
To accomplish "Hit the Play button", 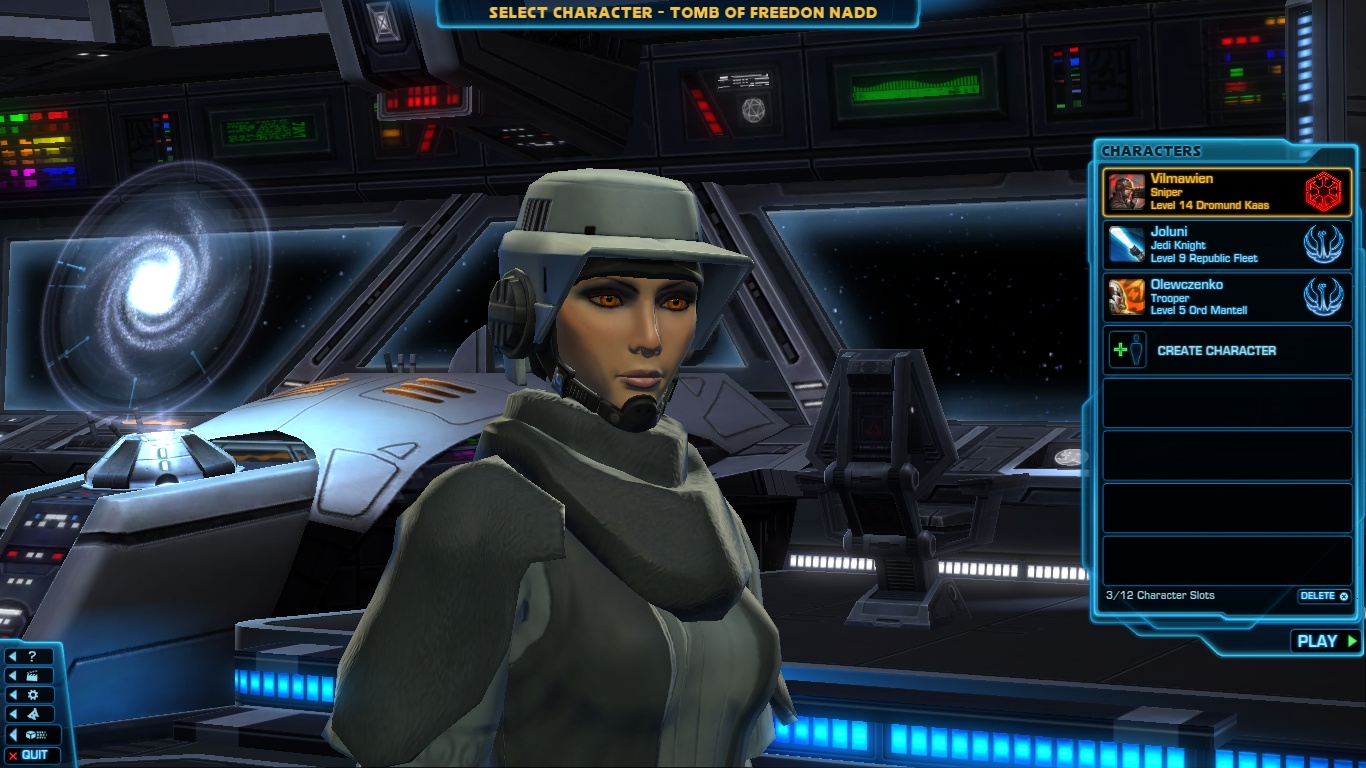I will 1326,642.
